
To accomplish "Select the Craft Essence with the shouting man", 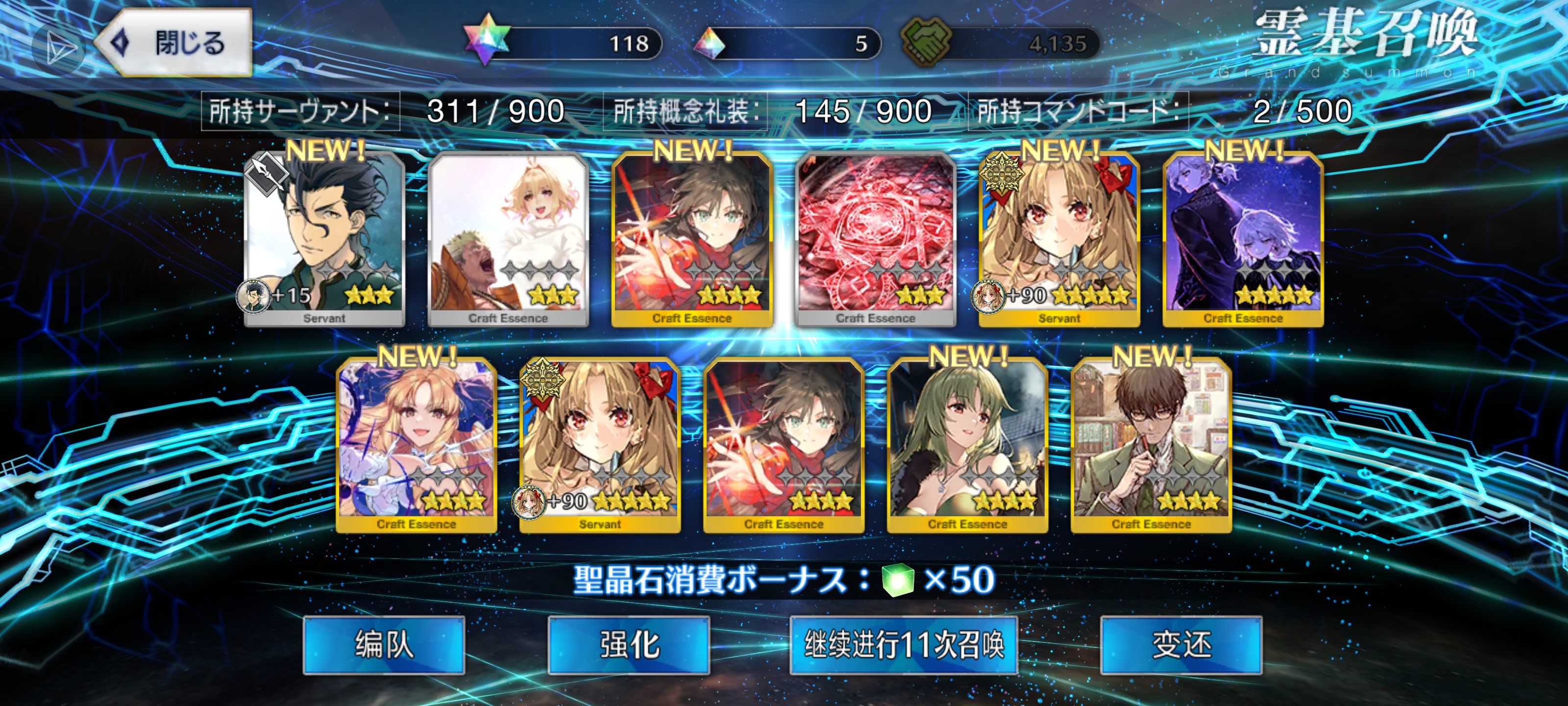I will click(508, 239).
